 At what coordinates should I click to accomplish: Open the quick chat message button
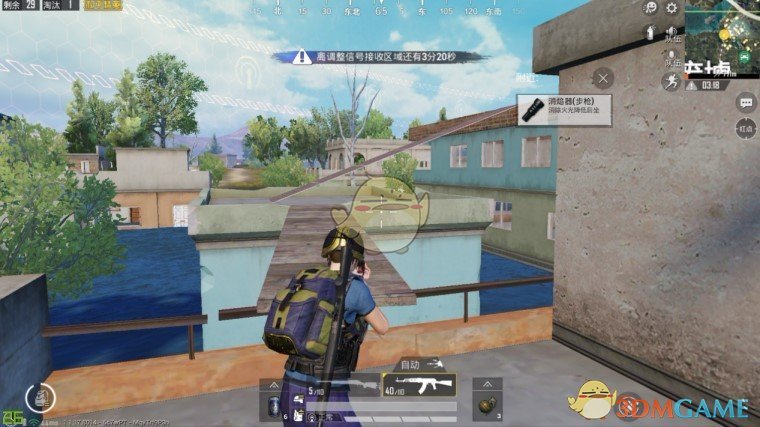(x=745, y=102)
